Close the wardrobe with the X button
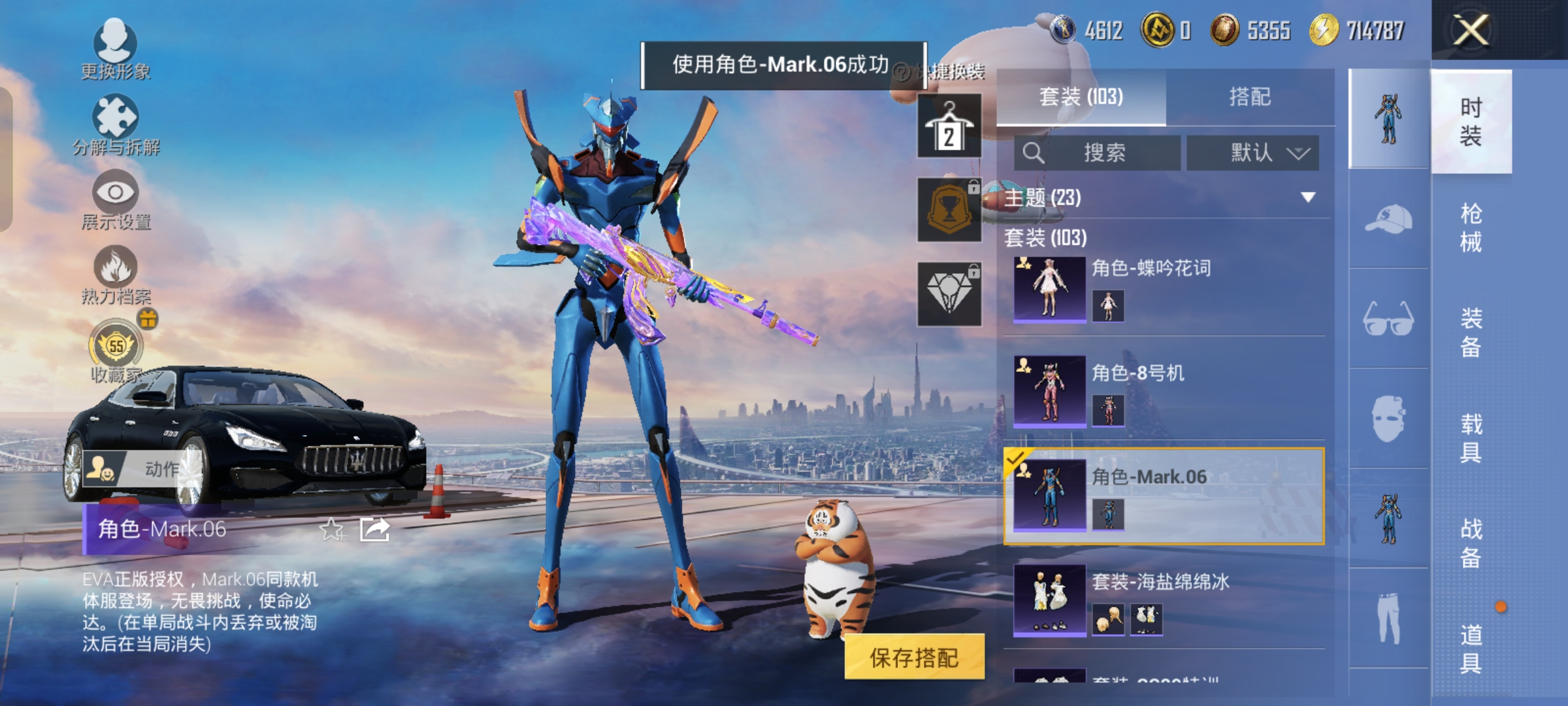Screen dimensions: 1568x706 1470,30
